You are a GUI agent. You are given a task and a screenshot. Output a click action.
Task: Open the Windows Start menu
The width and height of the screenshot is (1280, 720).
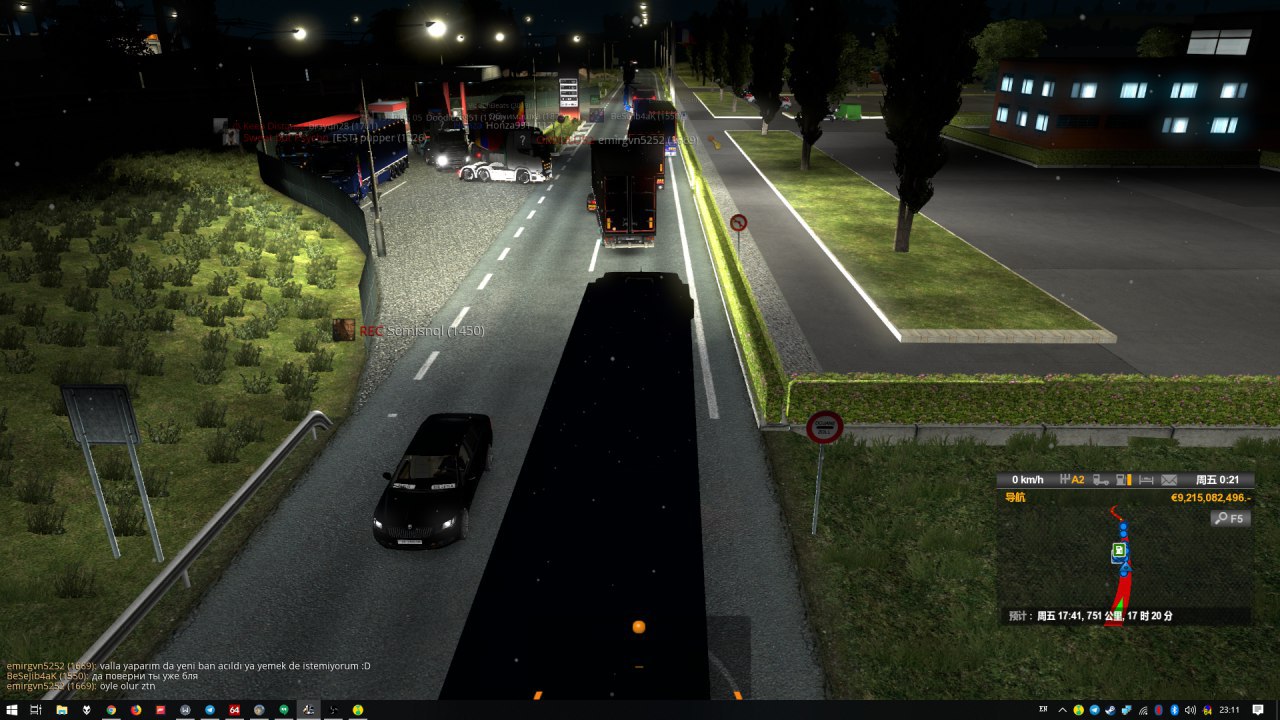click(11, 710)
